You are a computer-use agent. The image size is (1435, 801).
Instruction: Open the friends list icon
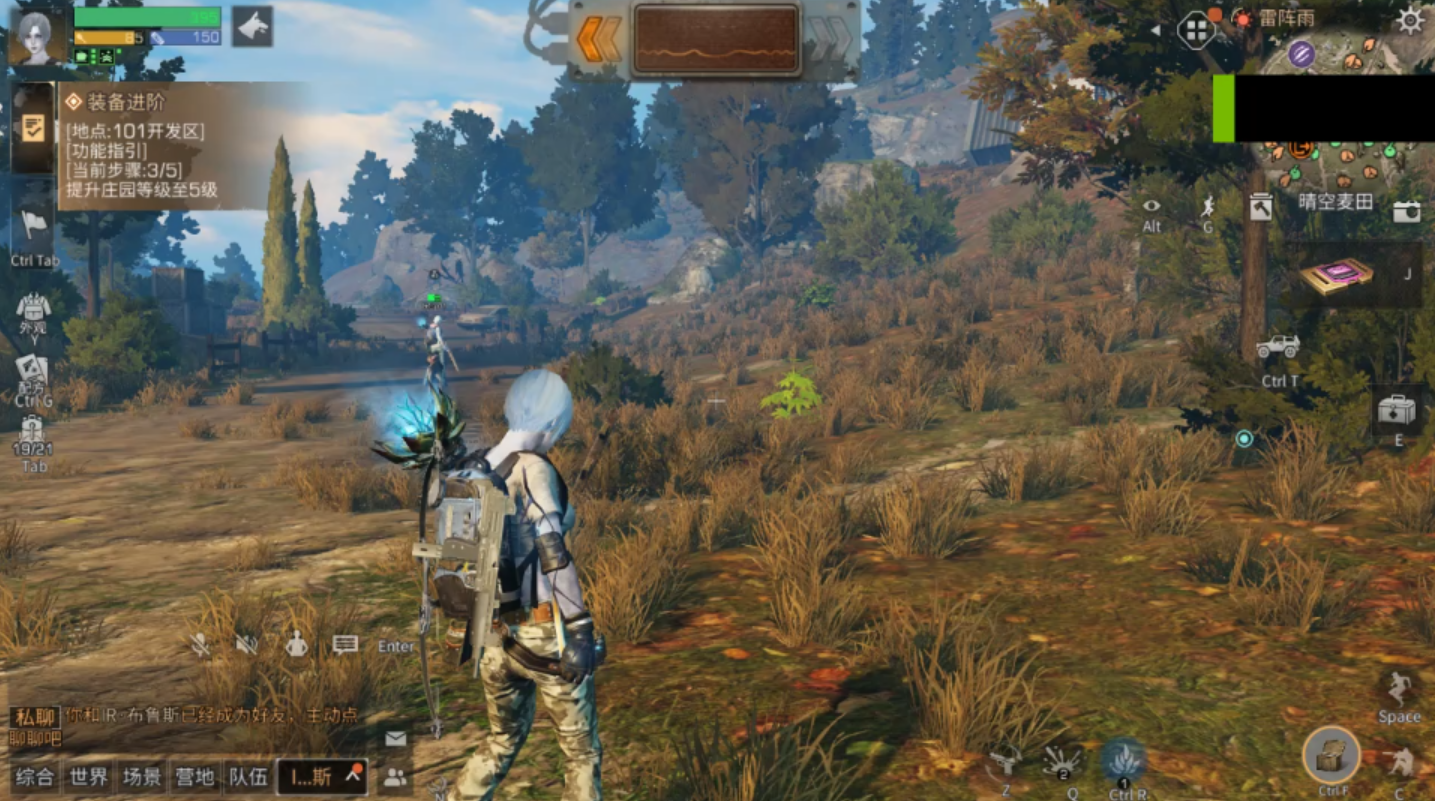coord(396,777)
